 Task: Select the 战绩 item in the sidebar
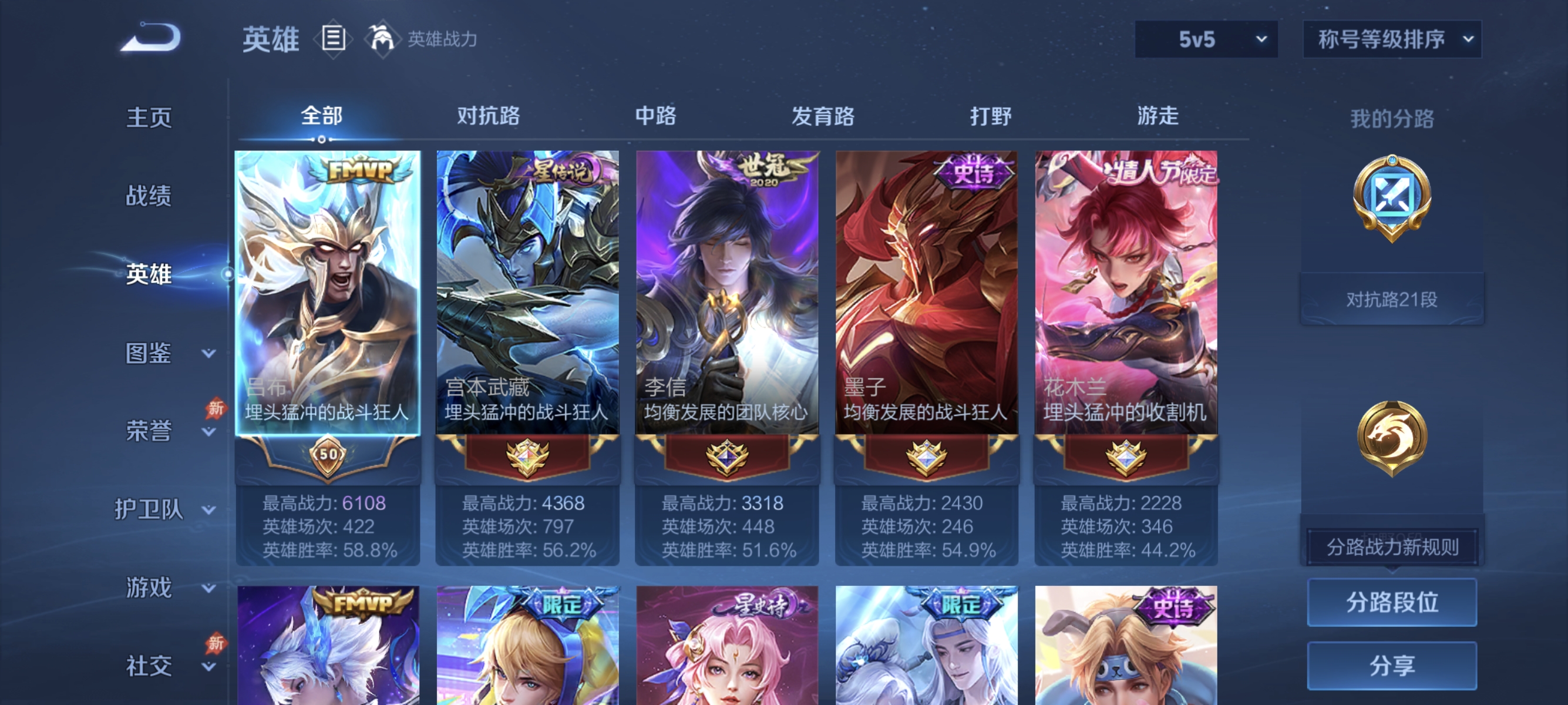pos(148,197)
